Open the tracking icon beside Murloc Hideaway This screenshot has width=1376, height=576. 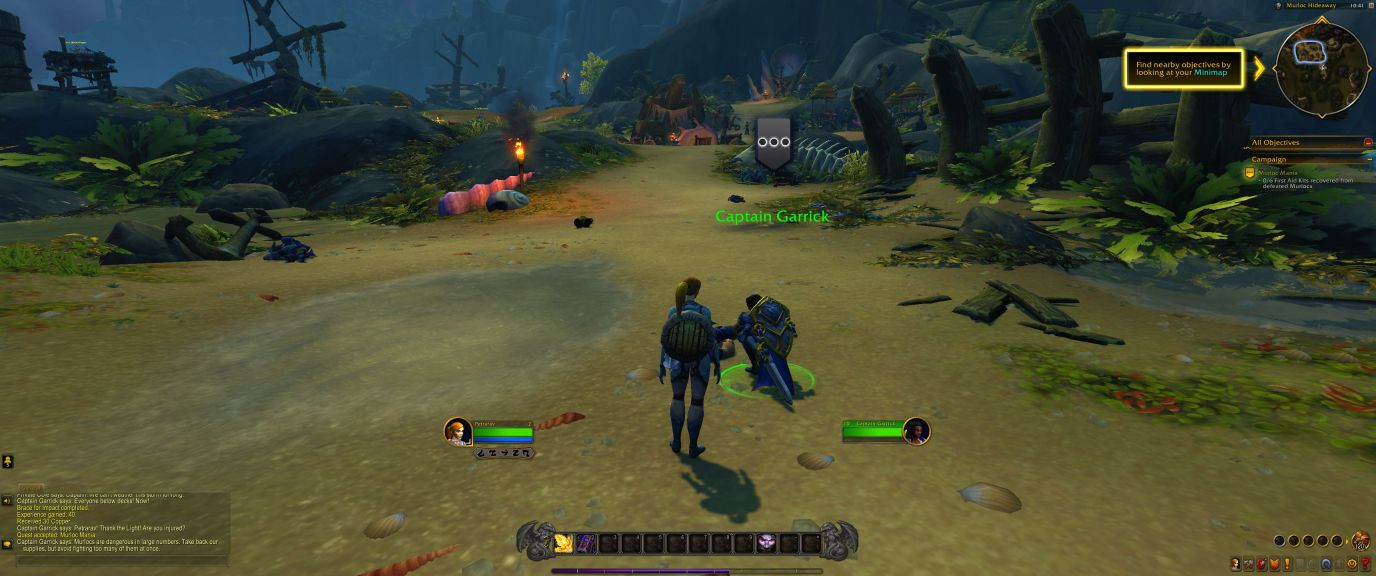1279,6
